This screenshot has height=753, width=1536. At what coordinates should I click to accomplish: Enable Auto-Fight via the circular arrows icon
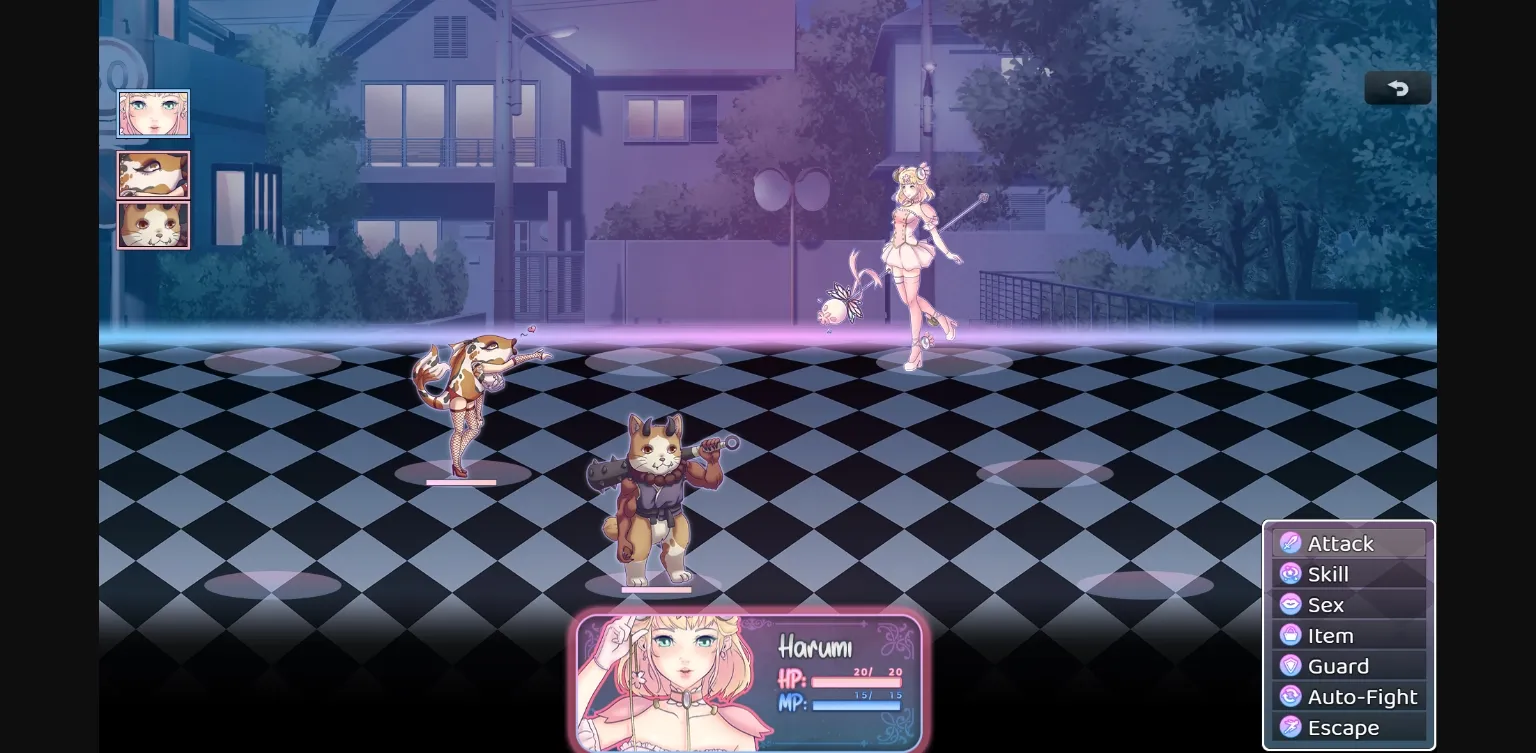point(1290,696)
